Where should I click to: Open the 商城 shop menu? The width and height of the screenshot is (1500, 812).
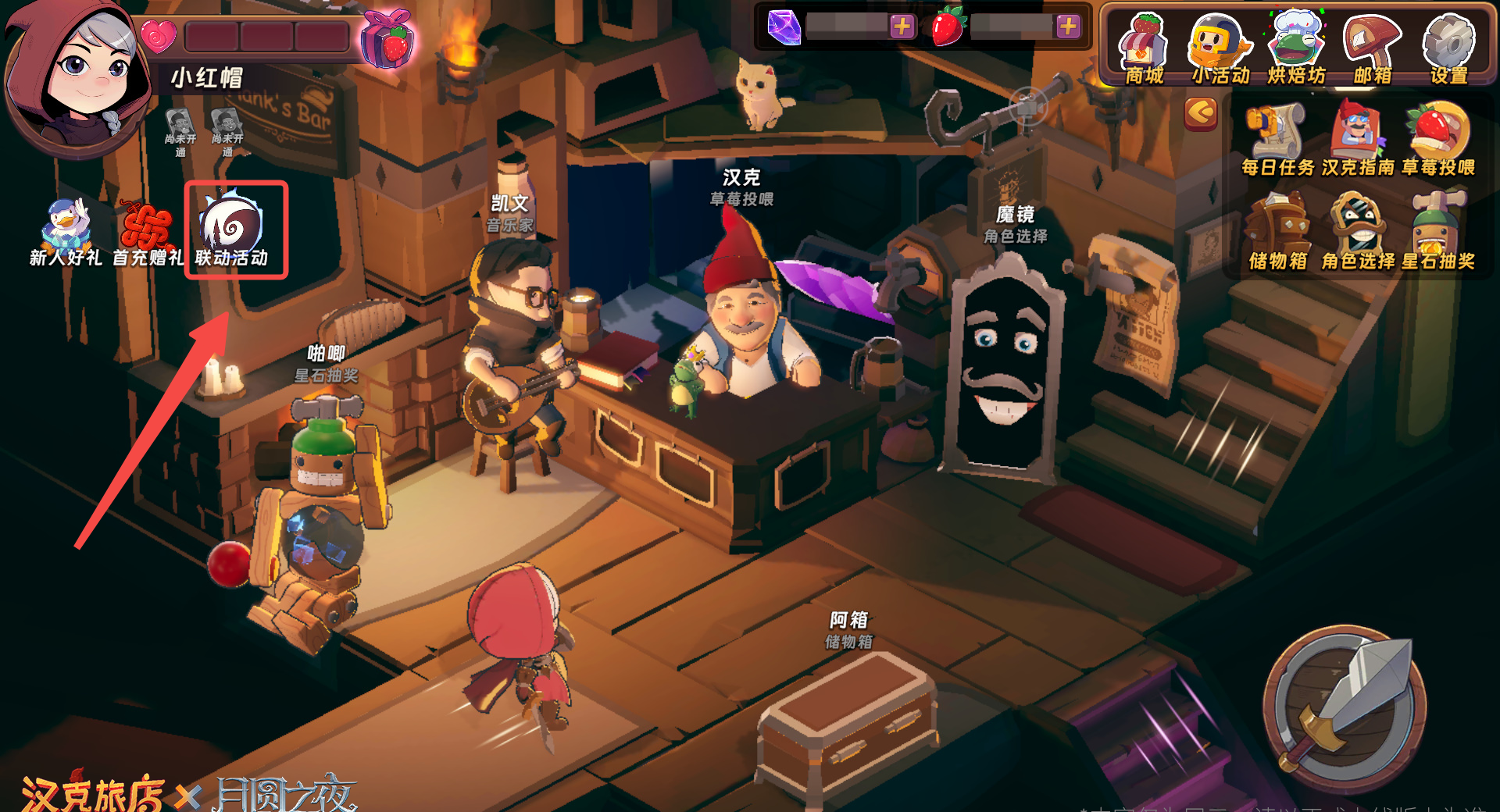(1144, 48)
